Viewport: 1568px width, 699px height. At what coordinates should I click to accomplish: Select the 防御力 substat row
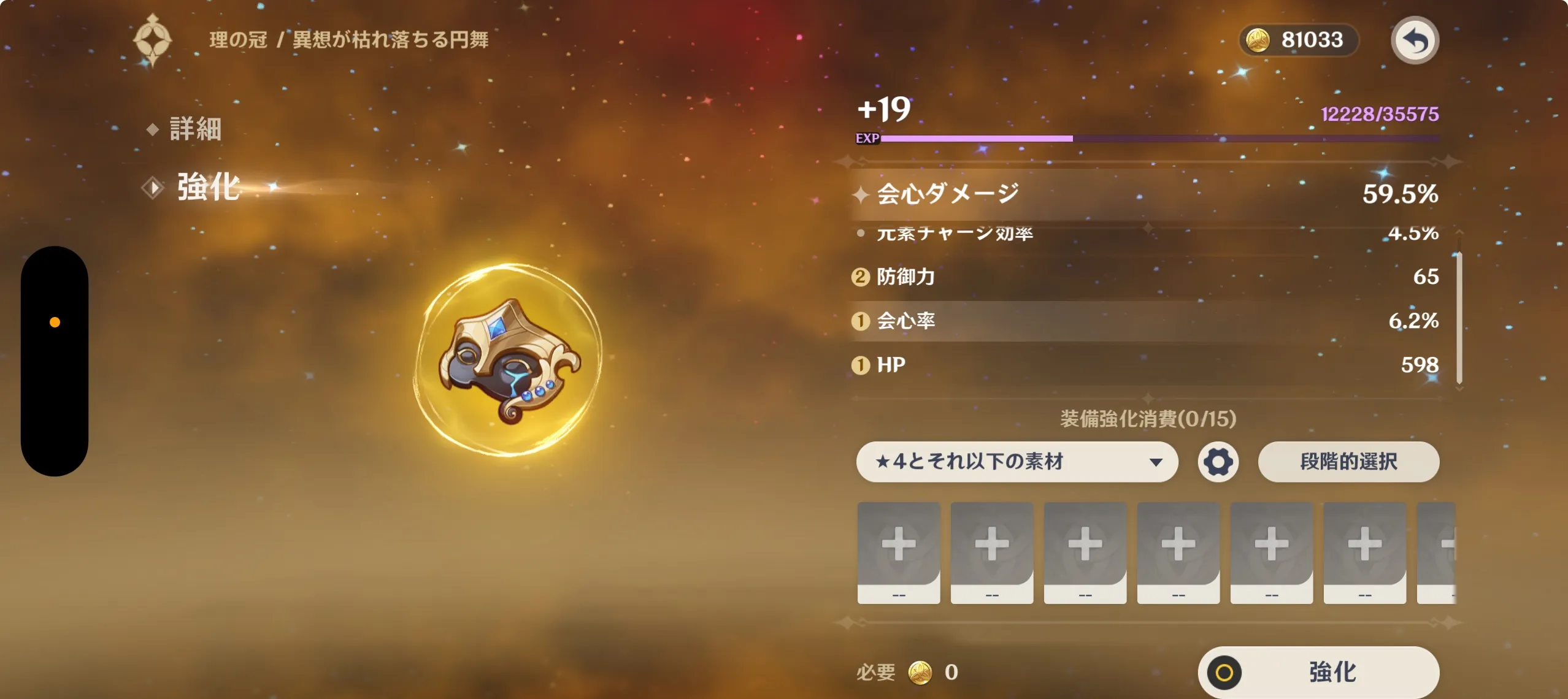point(1145,277)
